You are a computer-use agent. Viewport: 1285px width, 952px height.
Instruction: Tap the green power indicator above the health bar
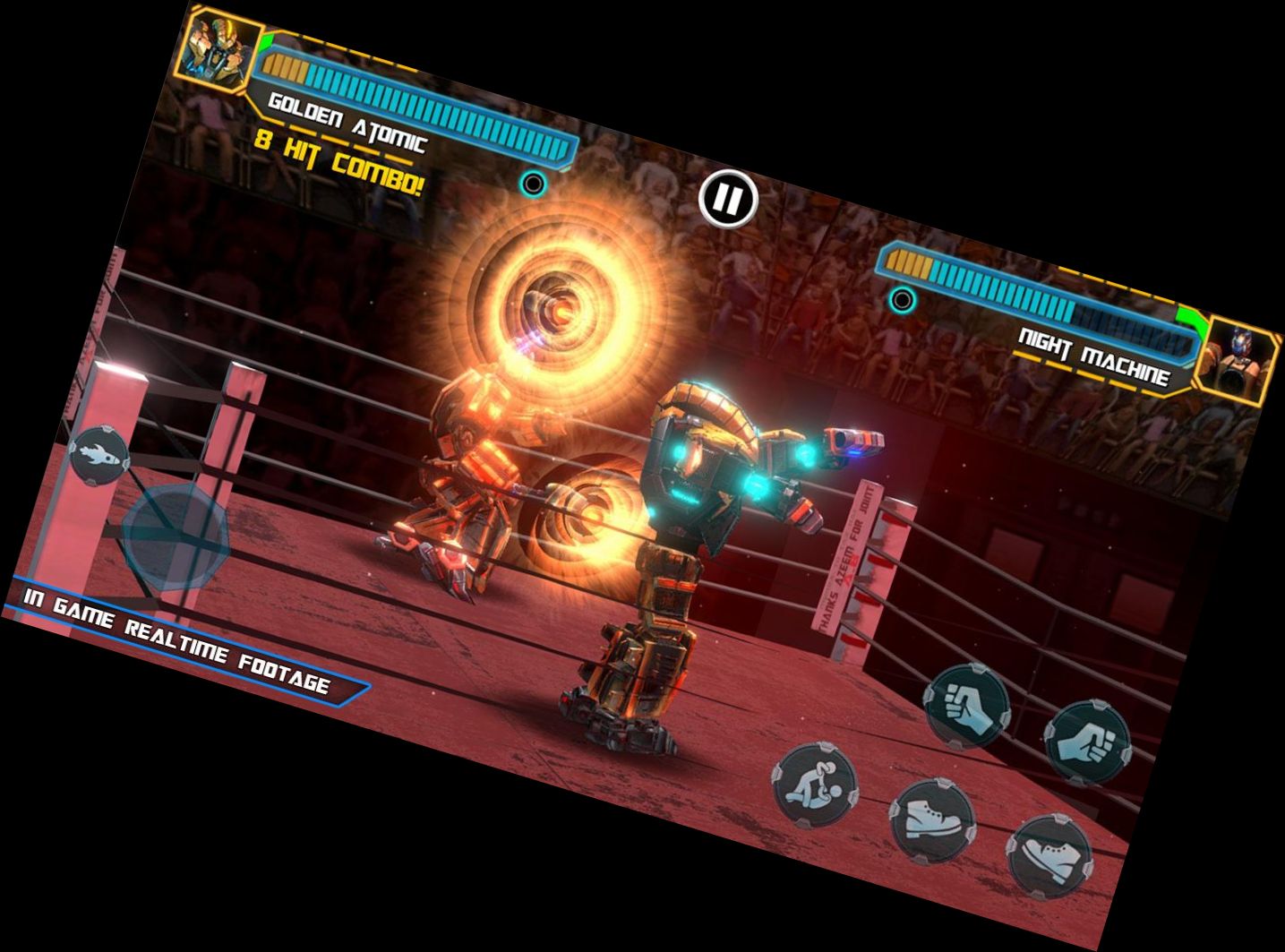[267, 41]
